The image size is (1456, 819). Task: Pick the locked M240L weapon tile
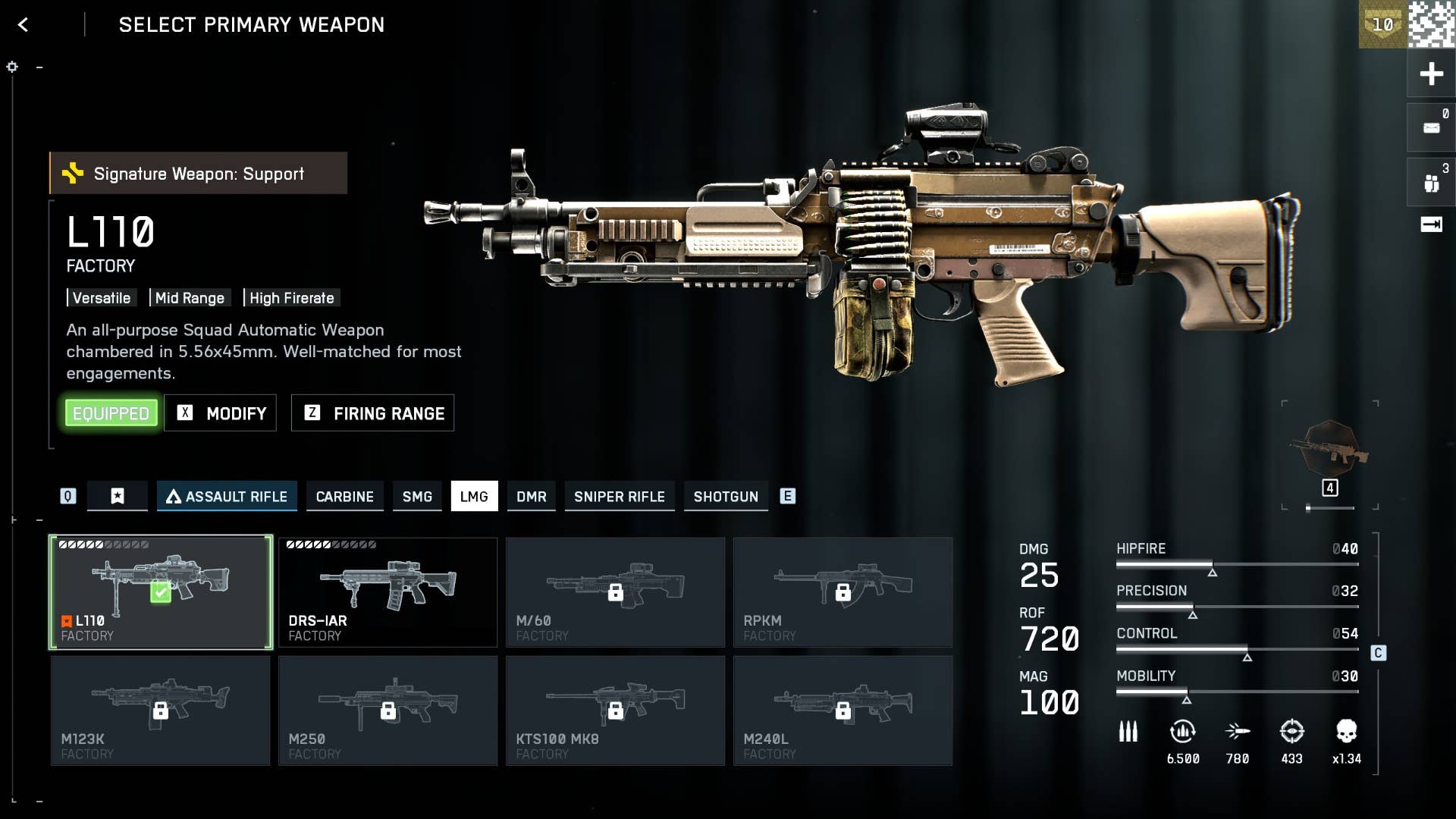tap(843, 711)
